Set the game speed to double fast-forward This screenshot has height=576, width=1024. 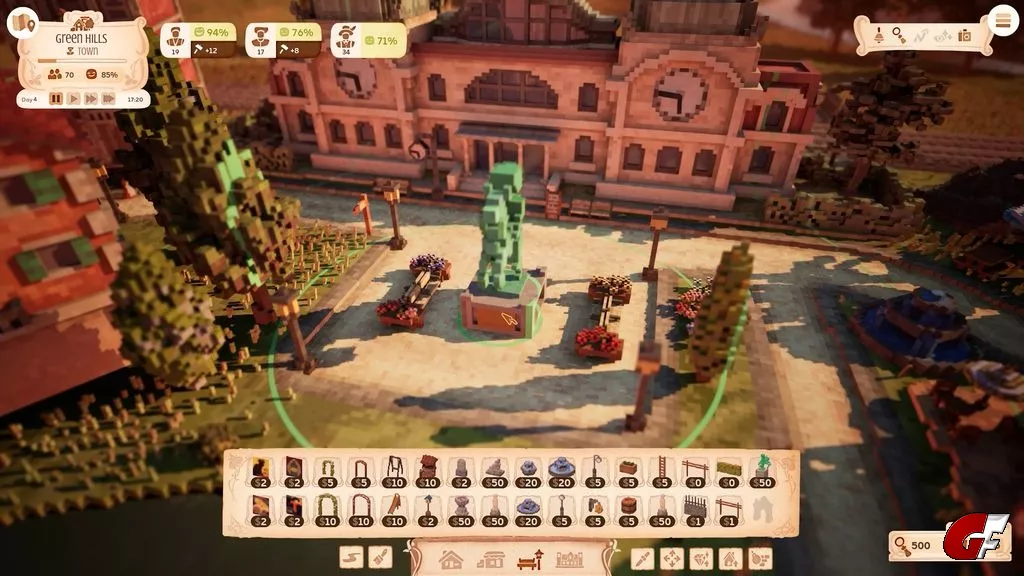pos(90,99)
